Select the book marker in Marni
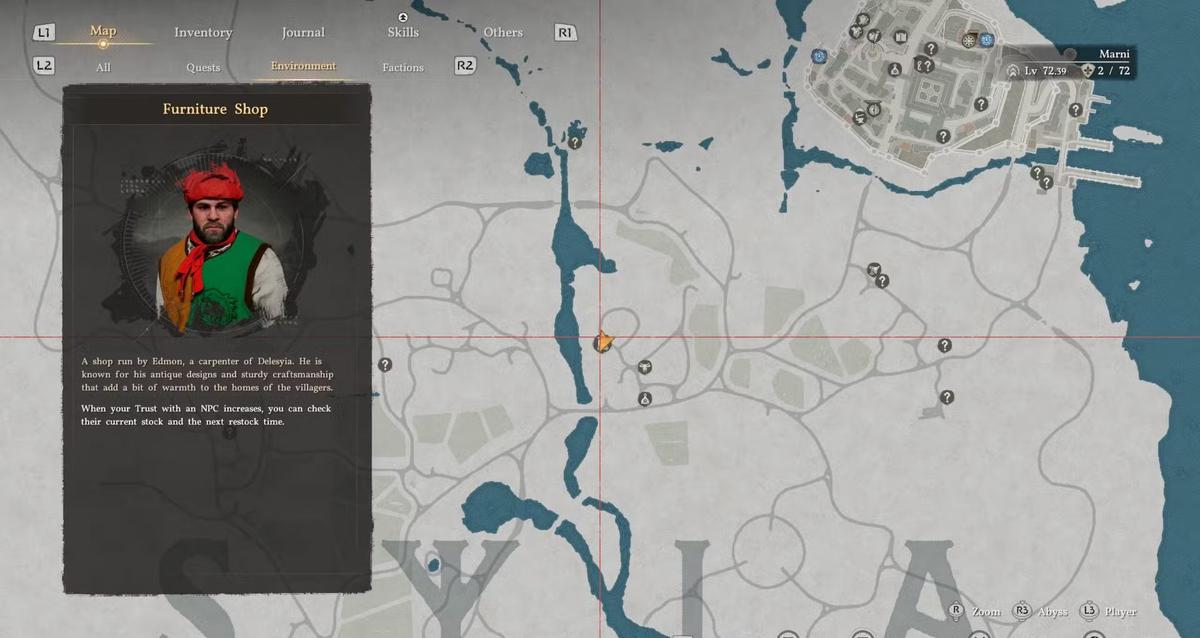Screen dimensions: 1200x638 pyautogui.click(x=901, y=38)
